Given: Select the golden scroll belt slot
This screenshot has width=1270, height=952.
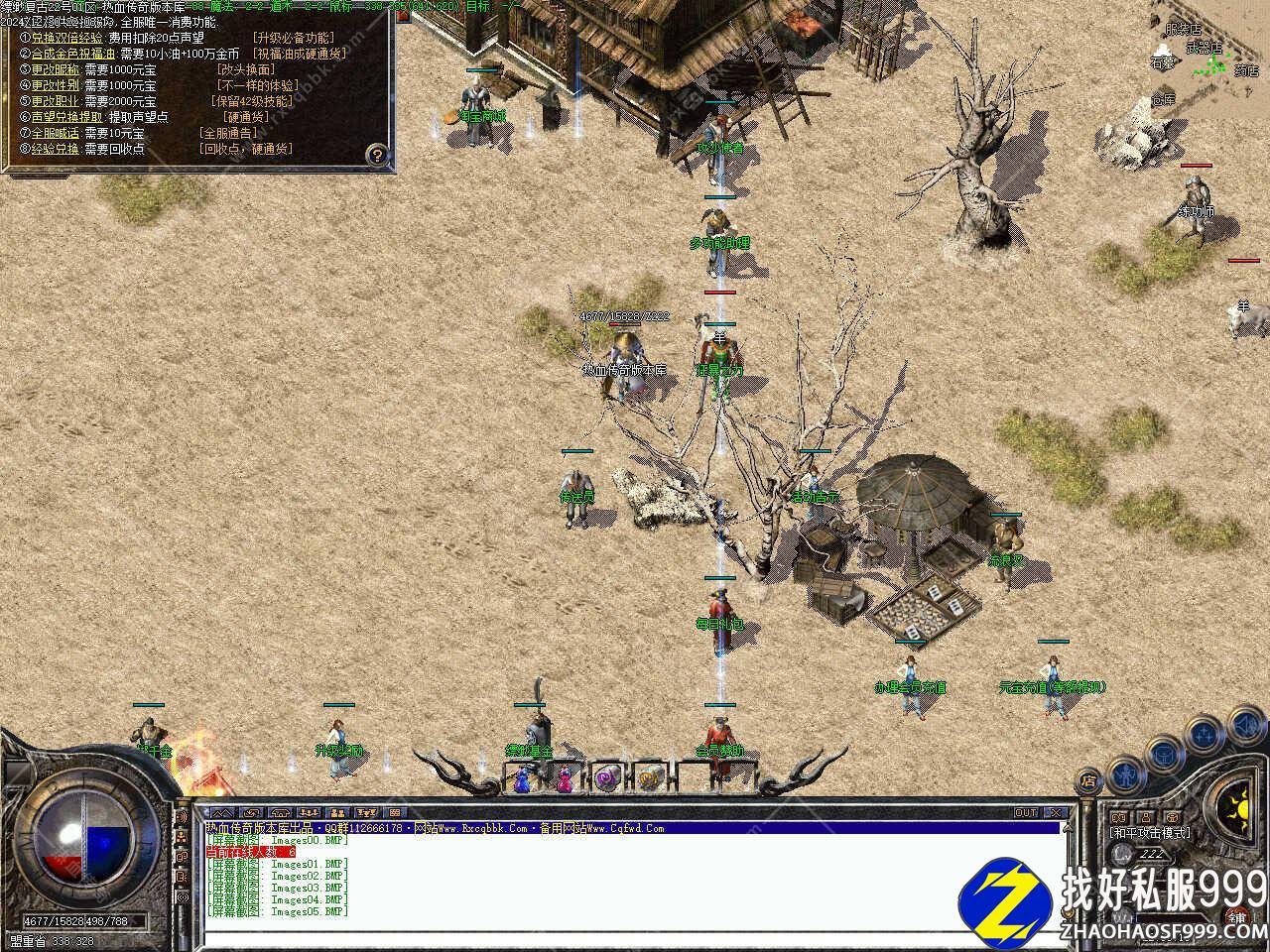Looking at the screenshot, I should coord(649,779).
